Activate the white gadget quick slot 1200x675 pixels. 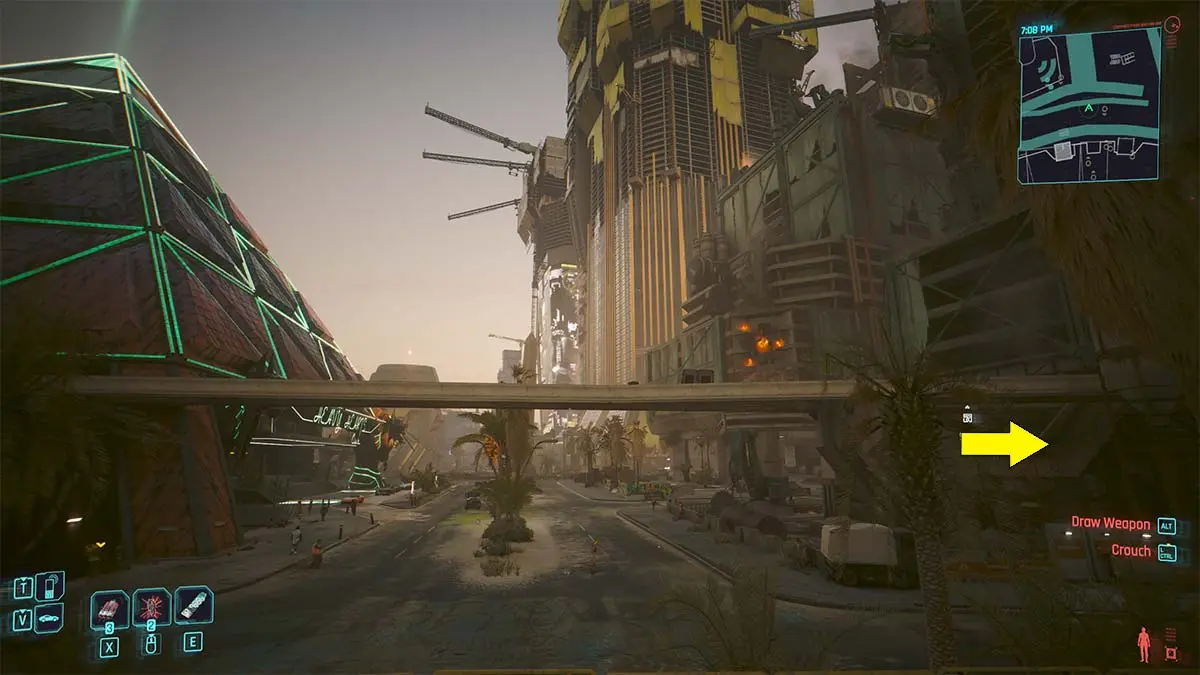click(194, 605)
